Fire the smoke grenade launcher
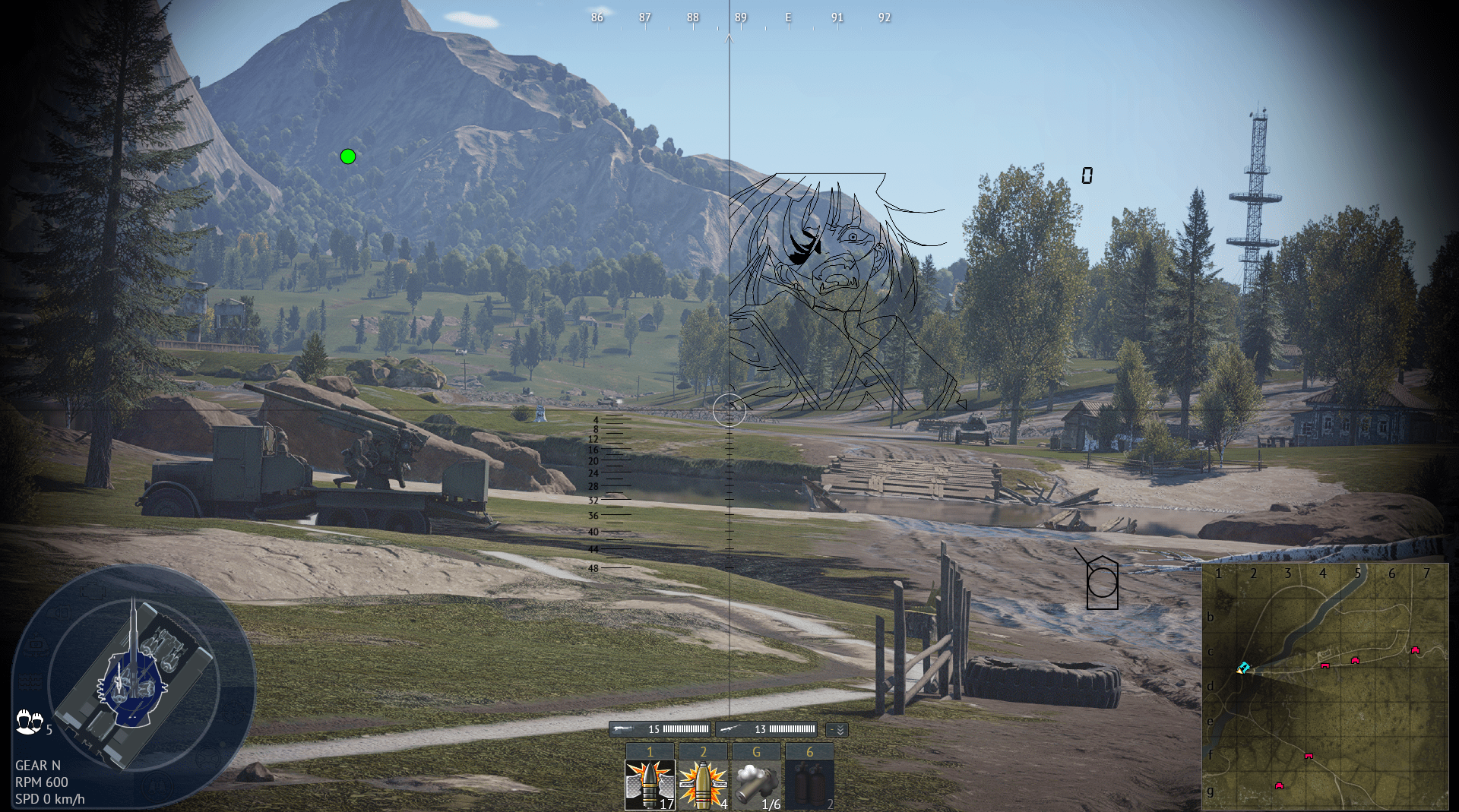This screenshot has height=812, width=1459. point(756,784)
